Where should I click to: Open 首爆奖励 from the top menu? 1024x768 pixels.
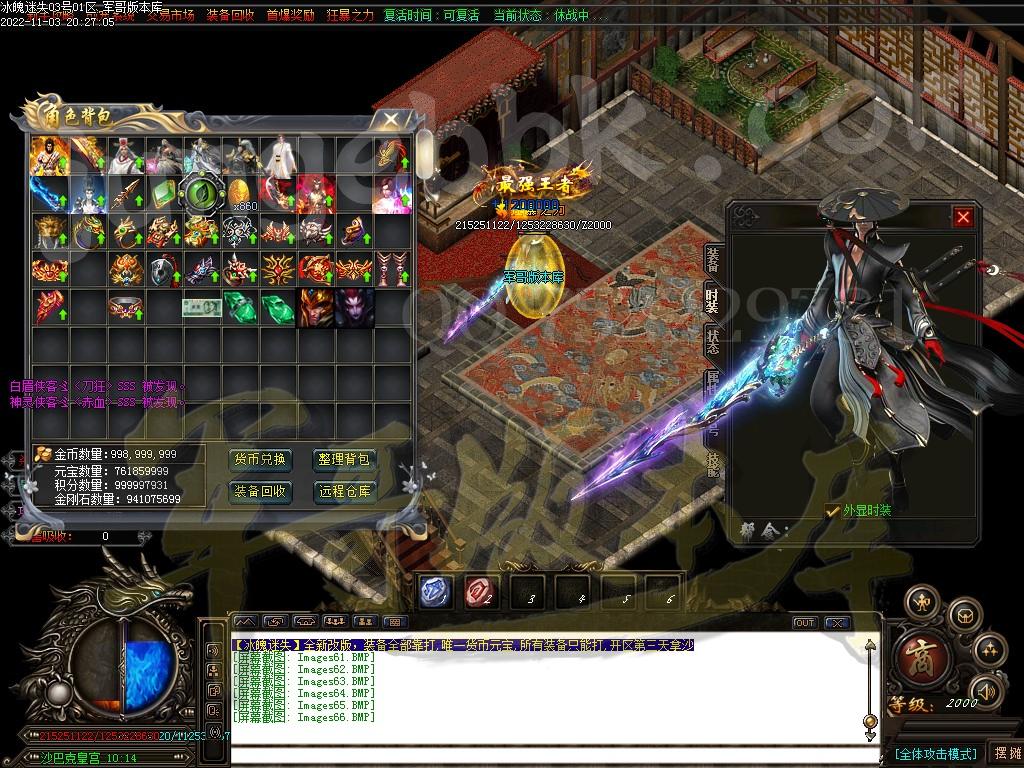[290, 16]
